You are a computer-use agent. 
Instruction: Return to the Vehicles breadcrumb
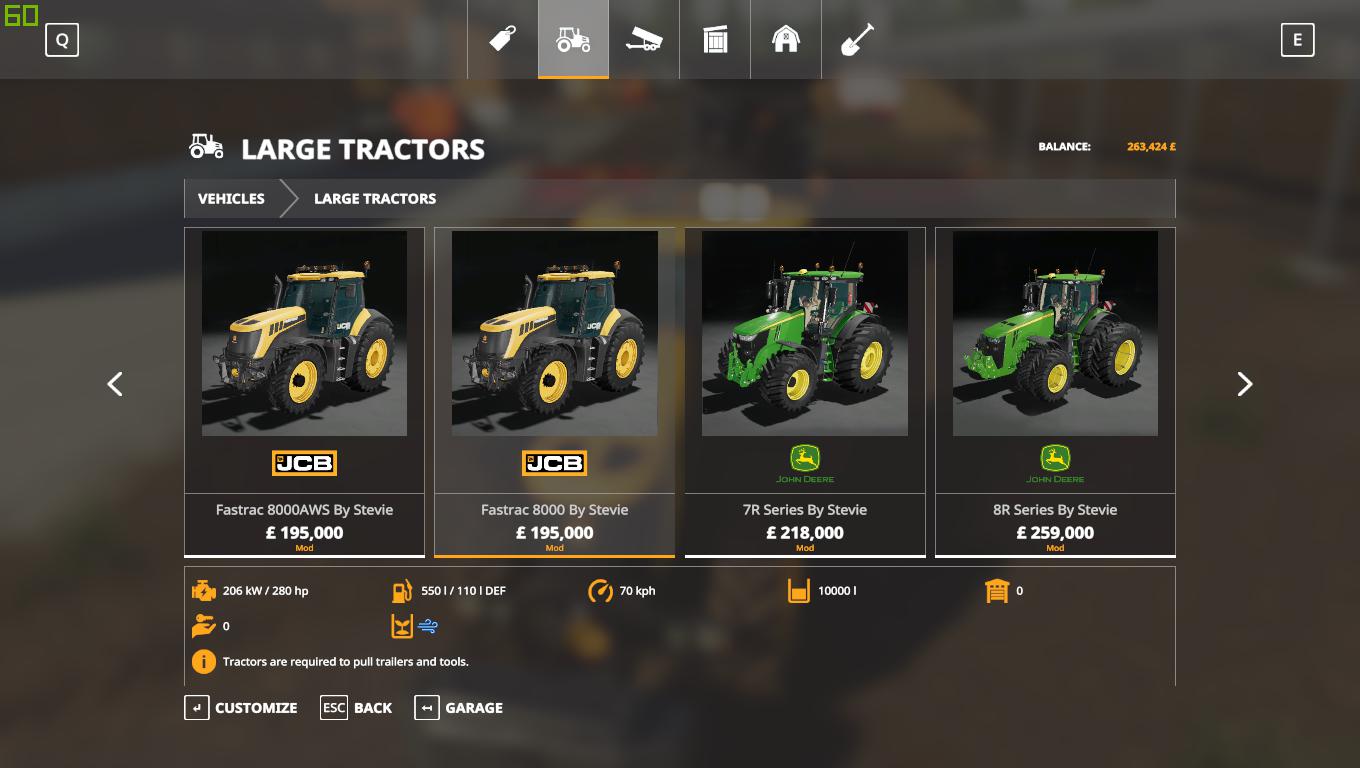click(x=231, y=198)
